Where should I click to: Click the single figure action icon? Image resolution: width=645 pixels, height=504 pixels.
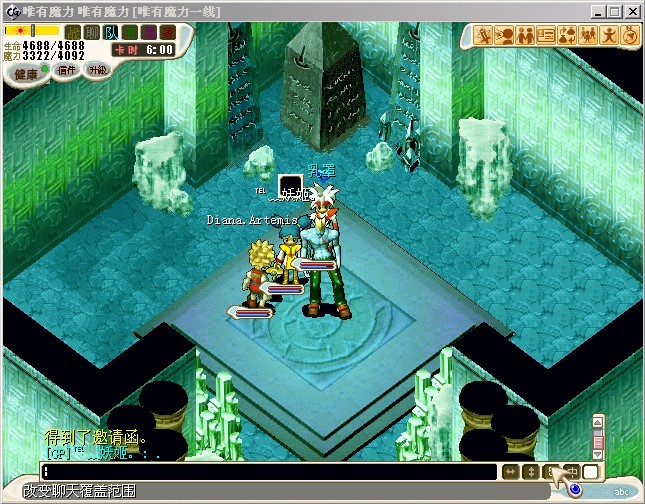[x=609, y=36]
